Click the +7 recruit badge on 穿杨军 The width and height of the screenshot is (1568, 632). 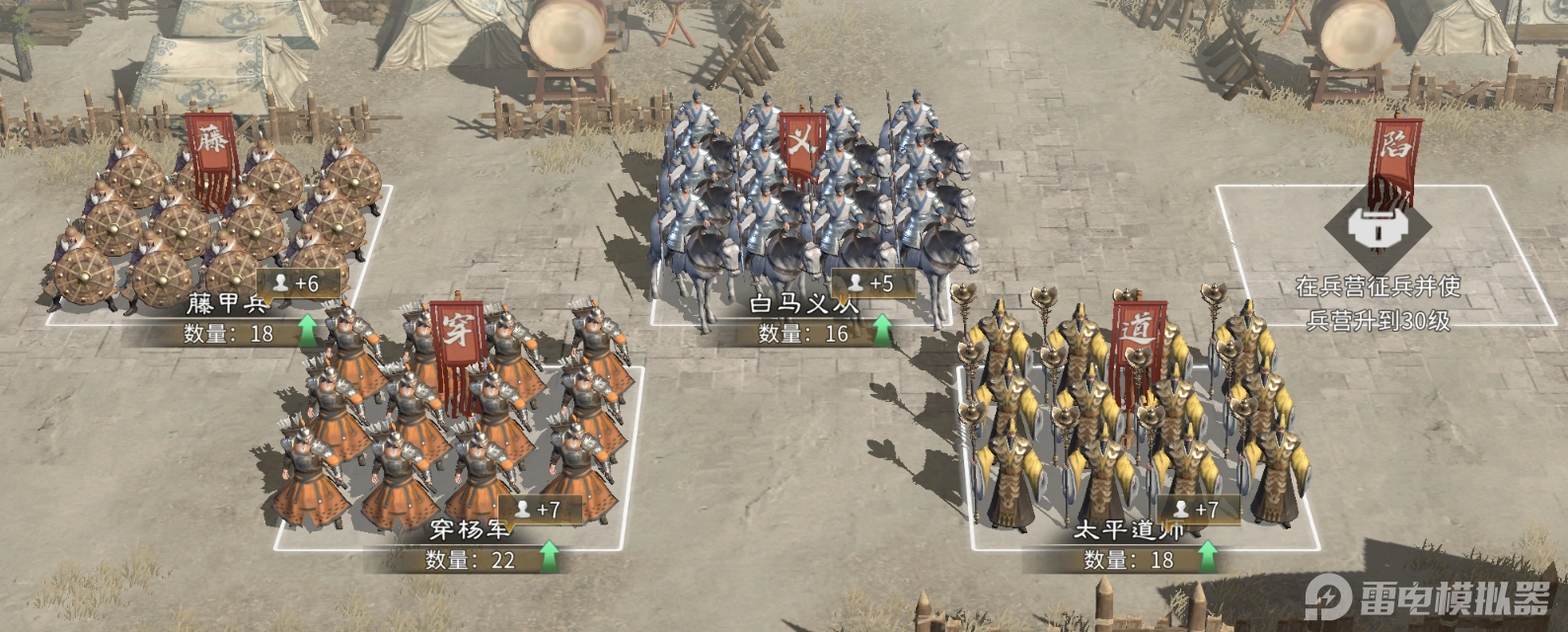[539, 510]
